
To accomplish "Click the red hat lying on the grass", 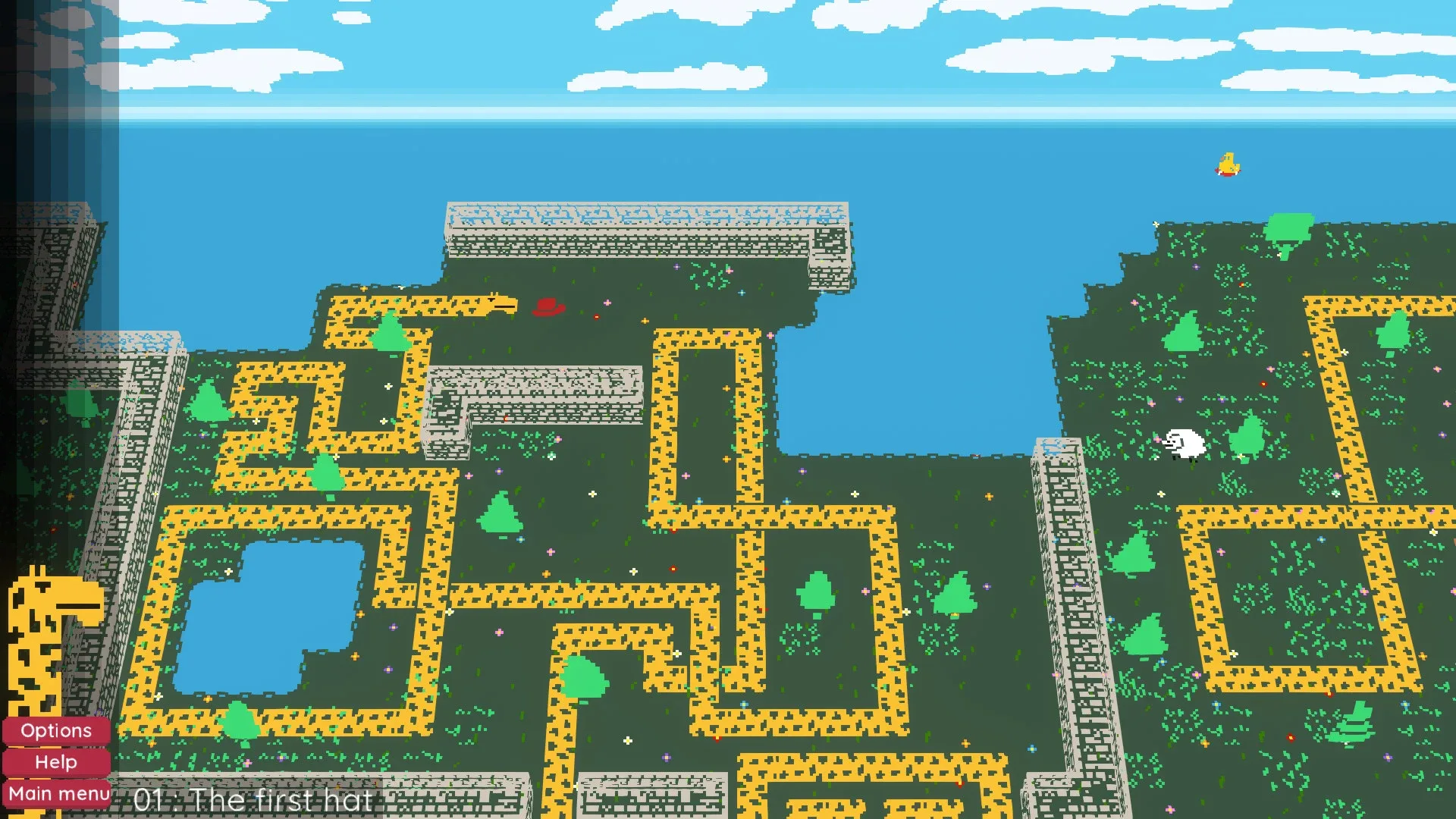I will pyautogui.click(x=550, y=309).
